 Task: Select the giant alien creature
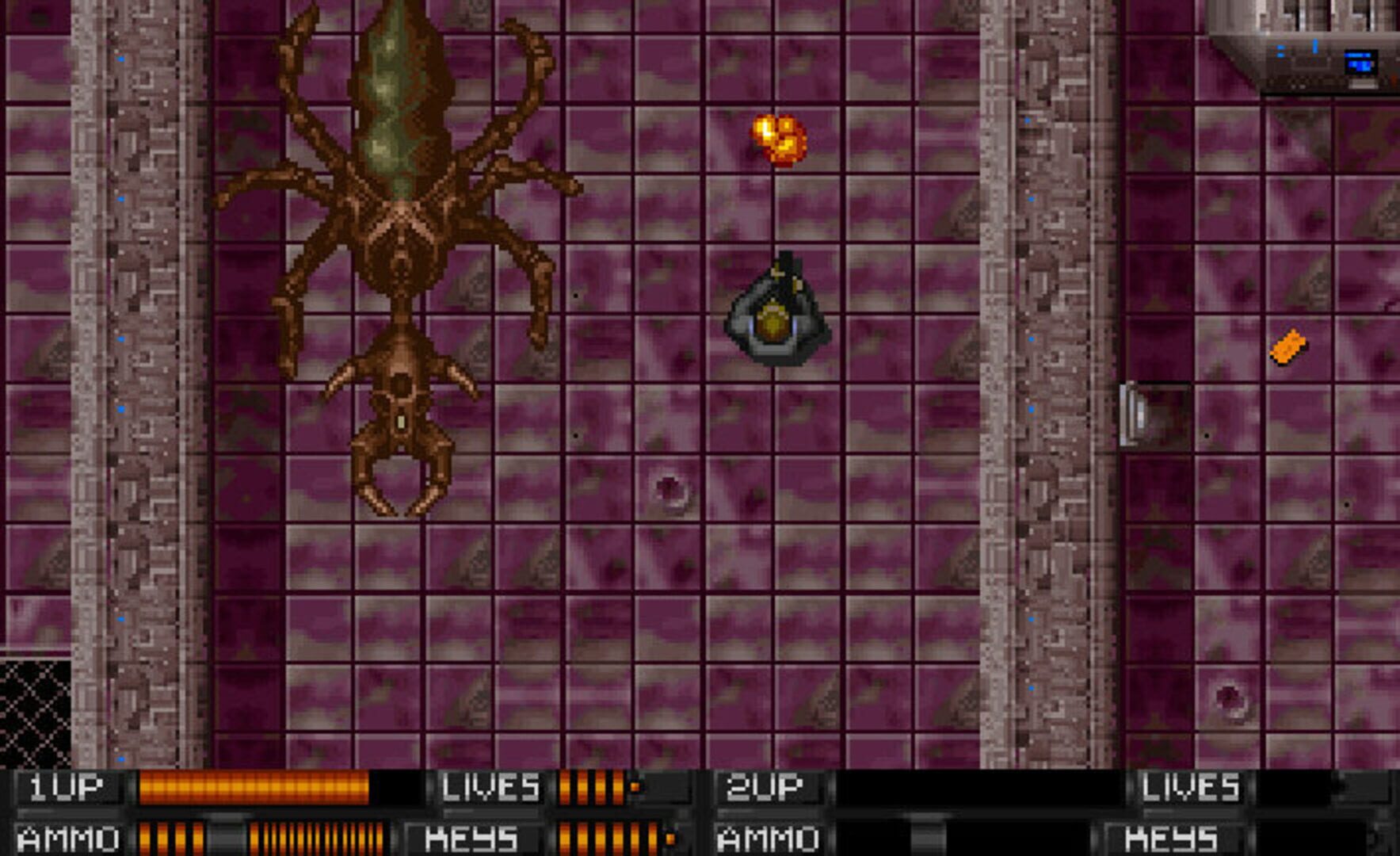point(404,238)
